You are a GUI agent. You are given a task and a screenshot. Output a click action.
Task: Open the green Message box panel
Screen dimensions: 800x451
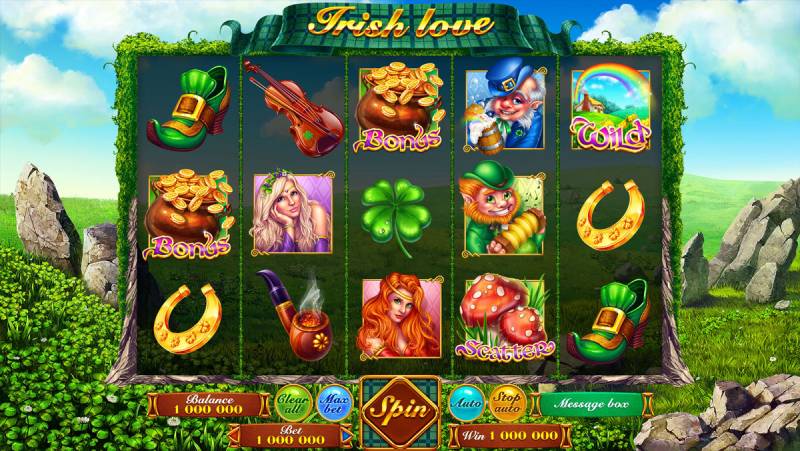591,404
